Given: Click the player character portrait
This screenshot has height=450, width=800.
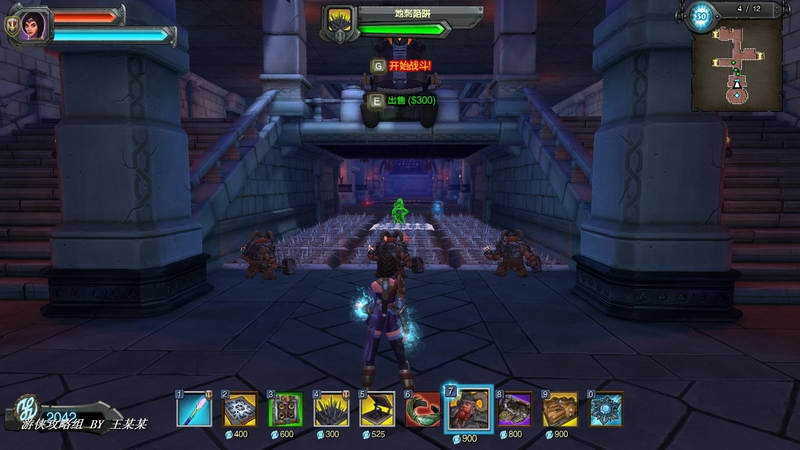Looking at the screenshot, I should coord(33,24).
